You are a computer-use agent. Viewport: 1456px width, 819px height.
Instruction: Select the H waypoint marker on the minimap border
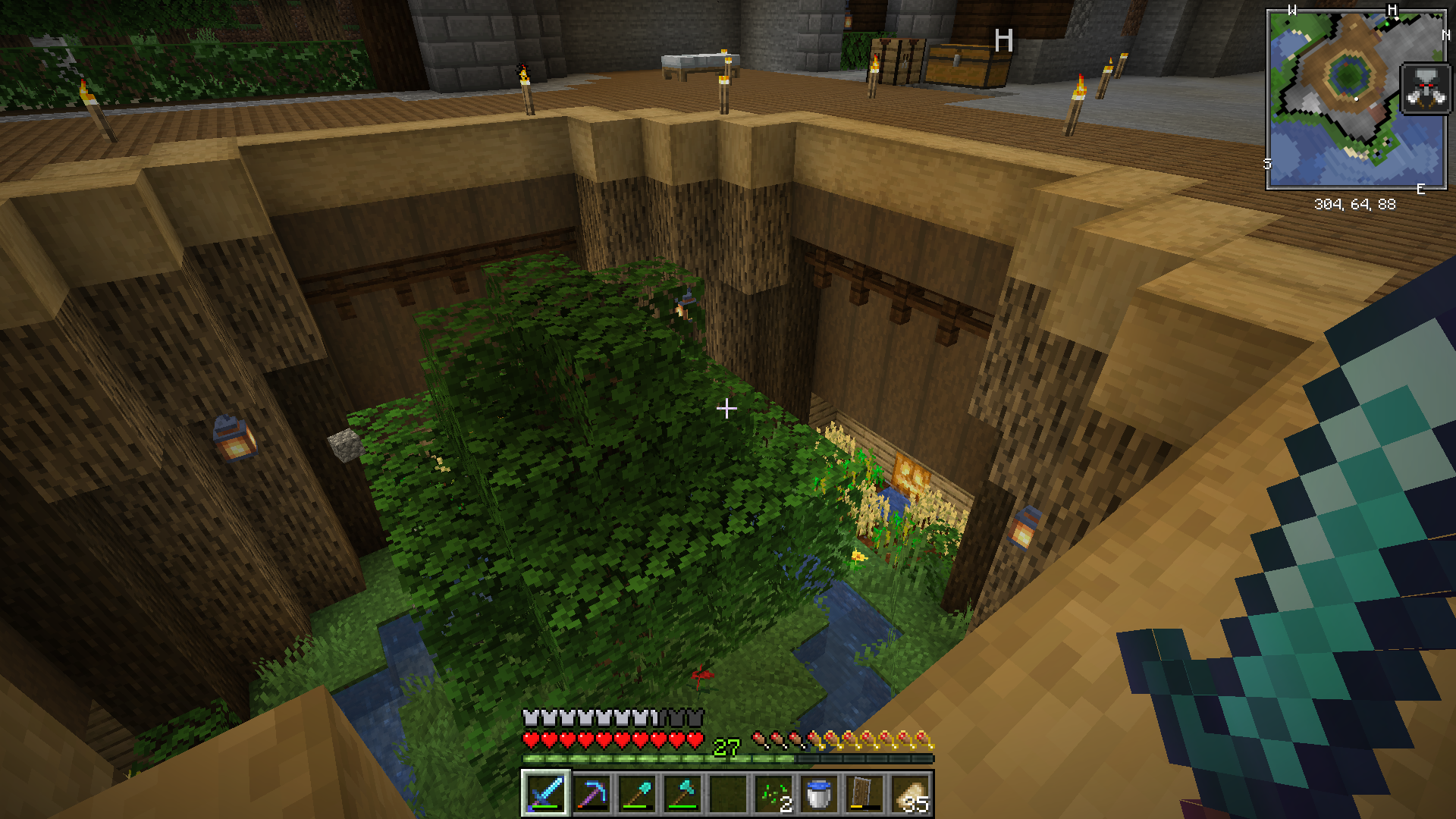pyautogui.click(x=1392, y=11)
